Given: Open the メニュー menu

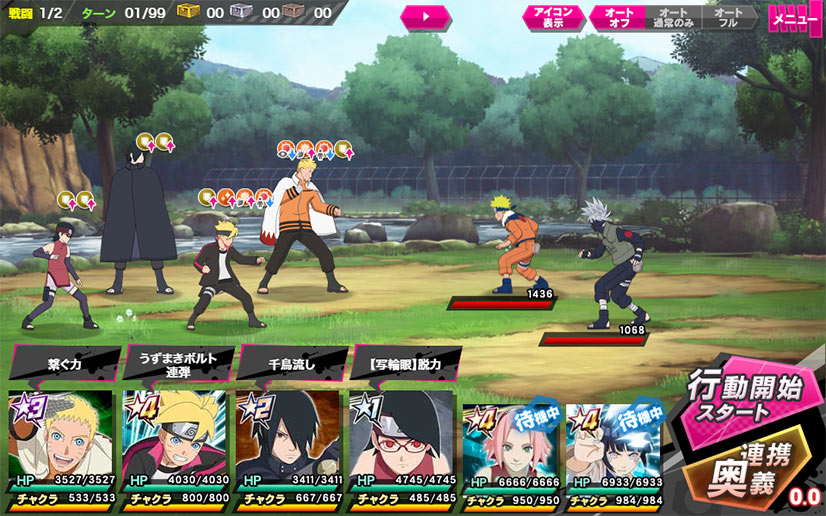Looking at the screenshot, I should (796, 17).
